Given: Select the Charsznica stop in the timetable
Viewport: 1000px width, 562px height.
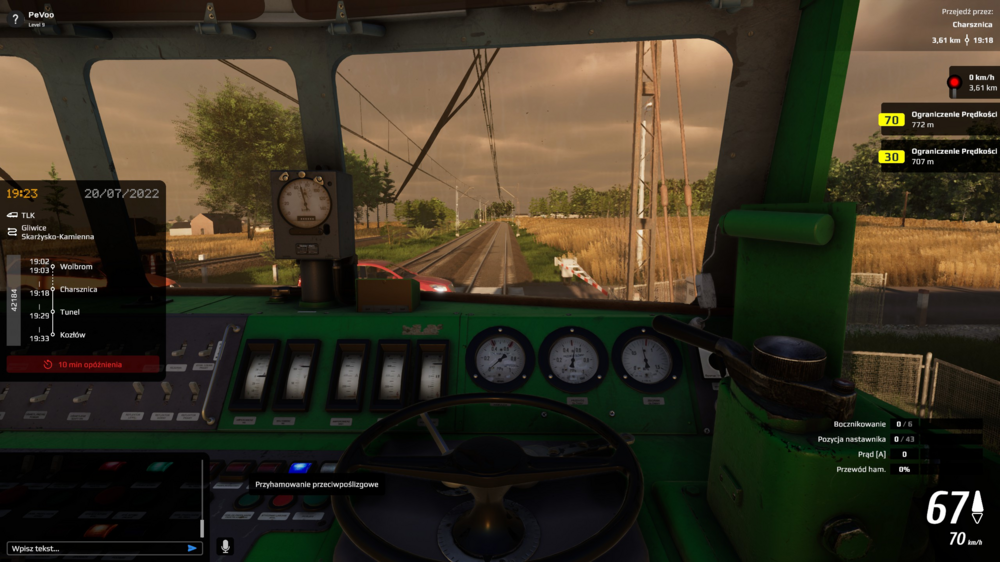Looking at the screenshot, I should point(79,289).
